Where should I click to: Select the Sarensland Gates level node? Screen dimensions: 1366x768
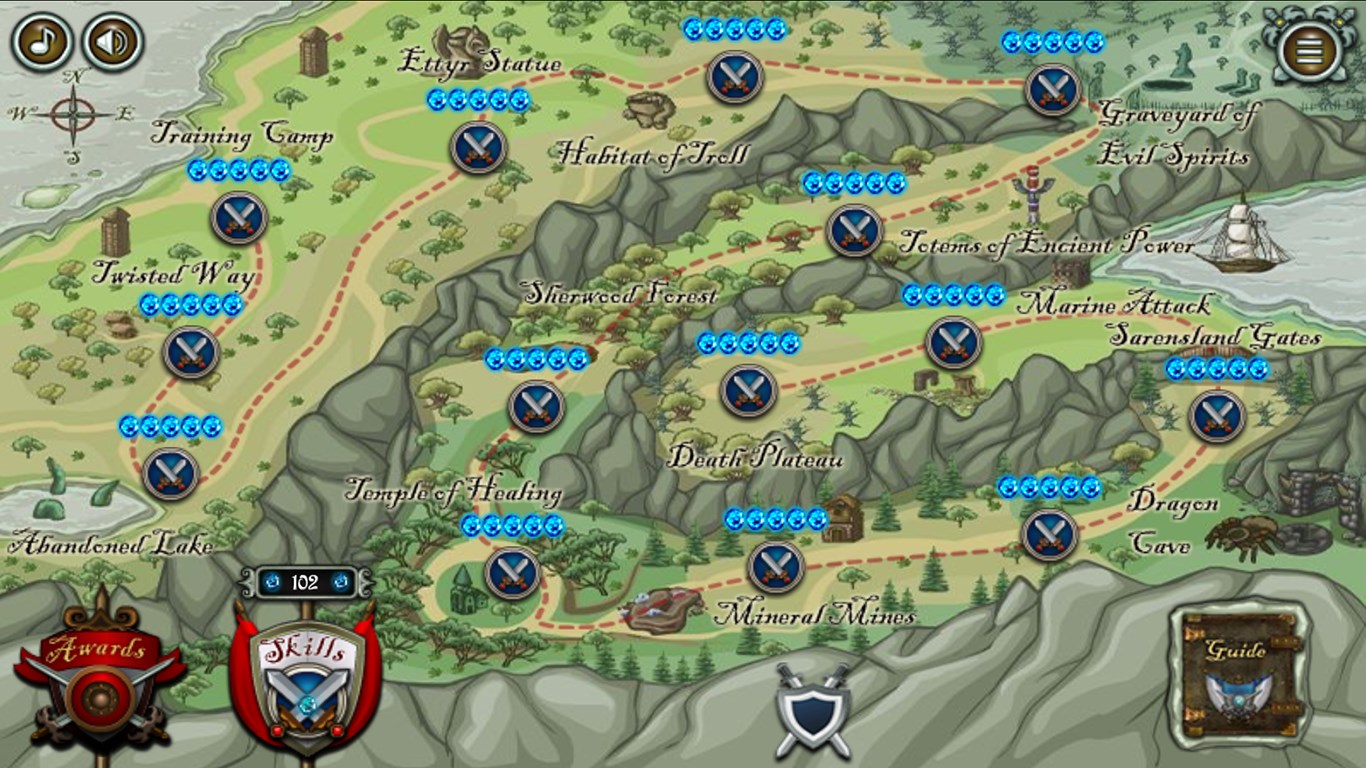coord(1217,416)
